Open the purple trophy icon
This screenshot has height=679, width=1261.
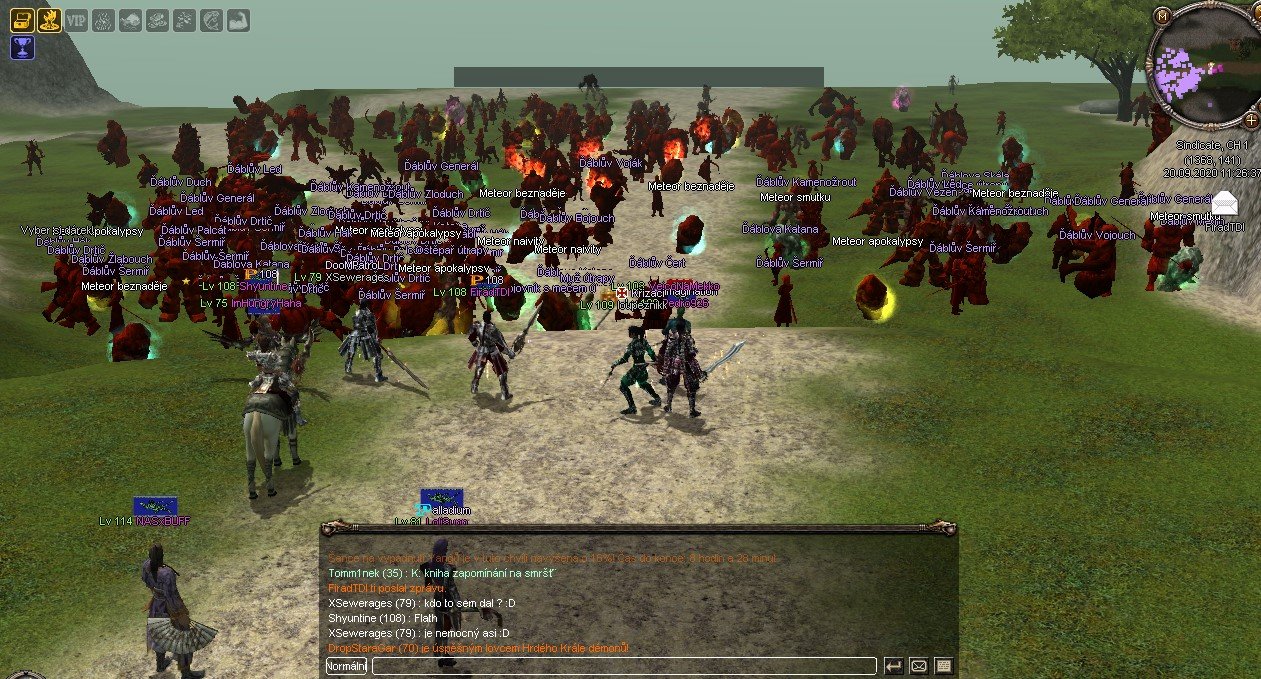[x=22, y=47]
